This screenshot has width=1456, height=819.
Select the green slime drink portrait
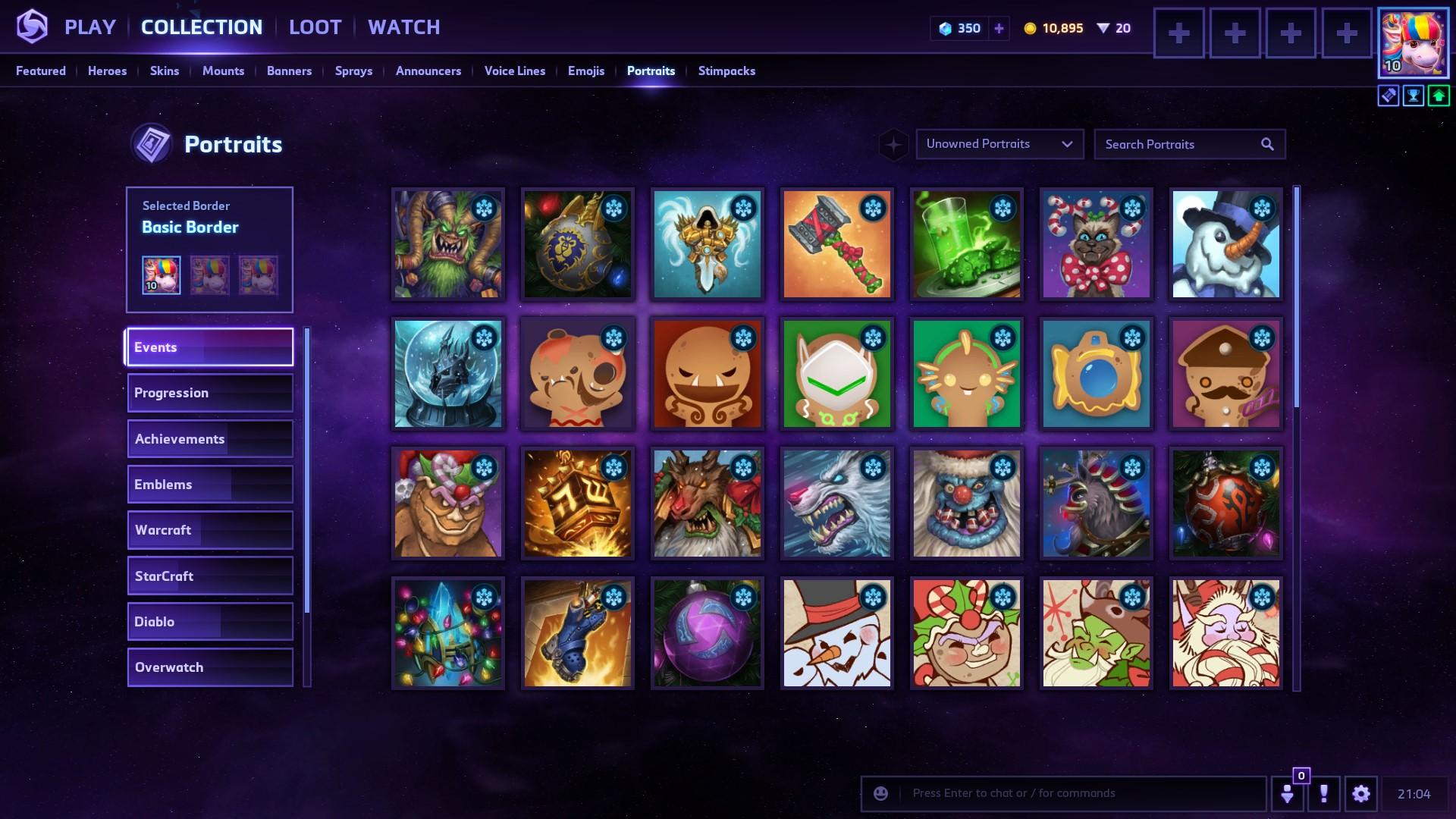tap(966, 244)
